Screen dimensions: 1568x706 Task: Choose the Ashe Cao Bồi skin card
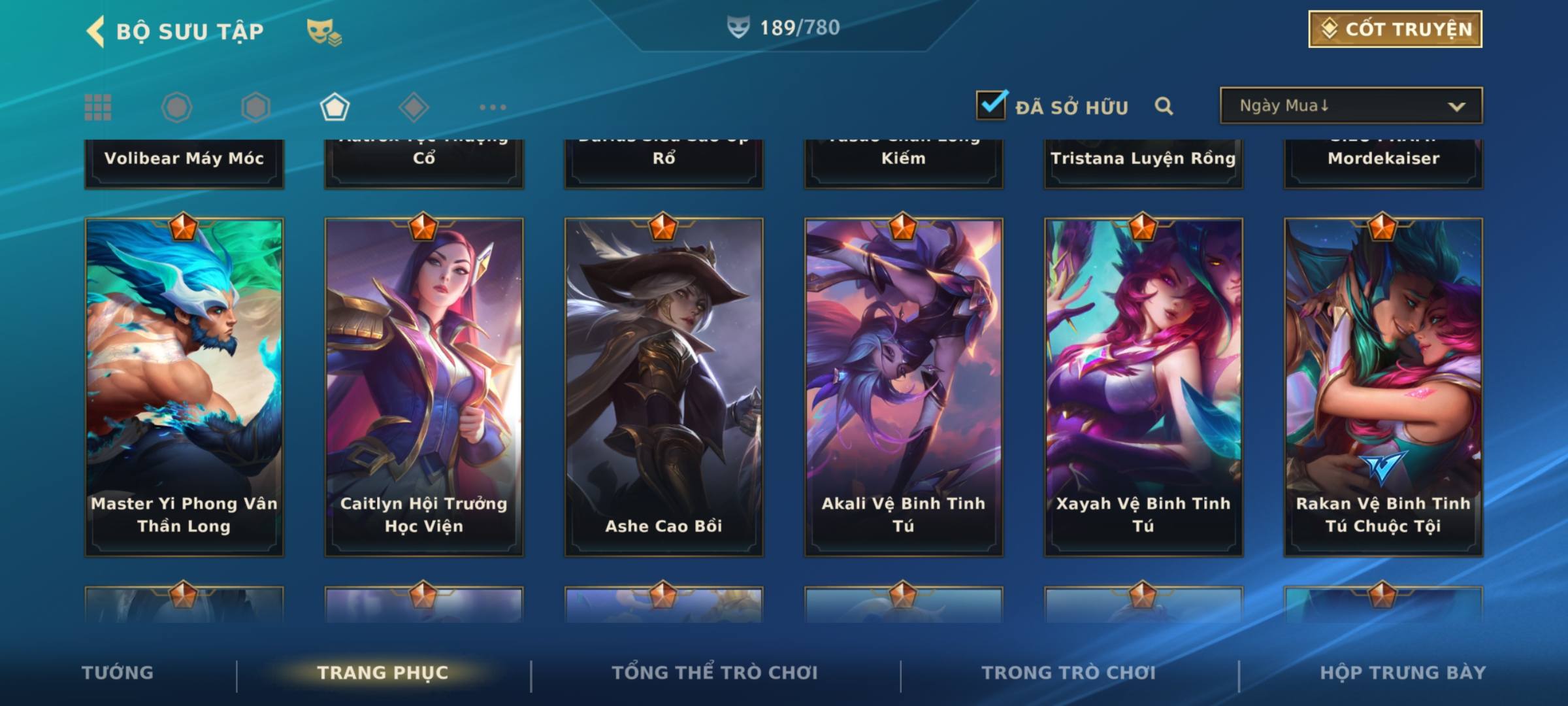point(664,387)
